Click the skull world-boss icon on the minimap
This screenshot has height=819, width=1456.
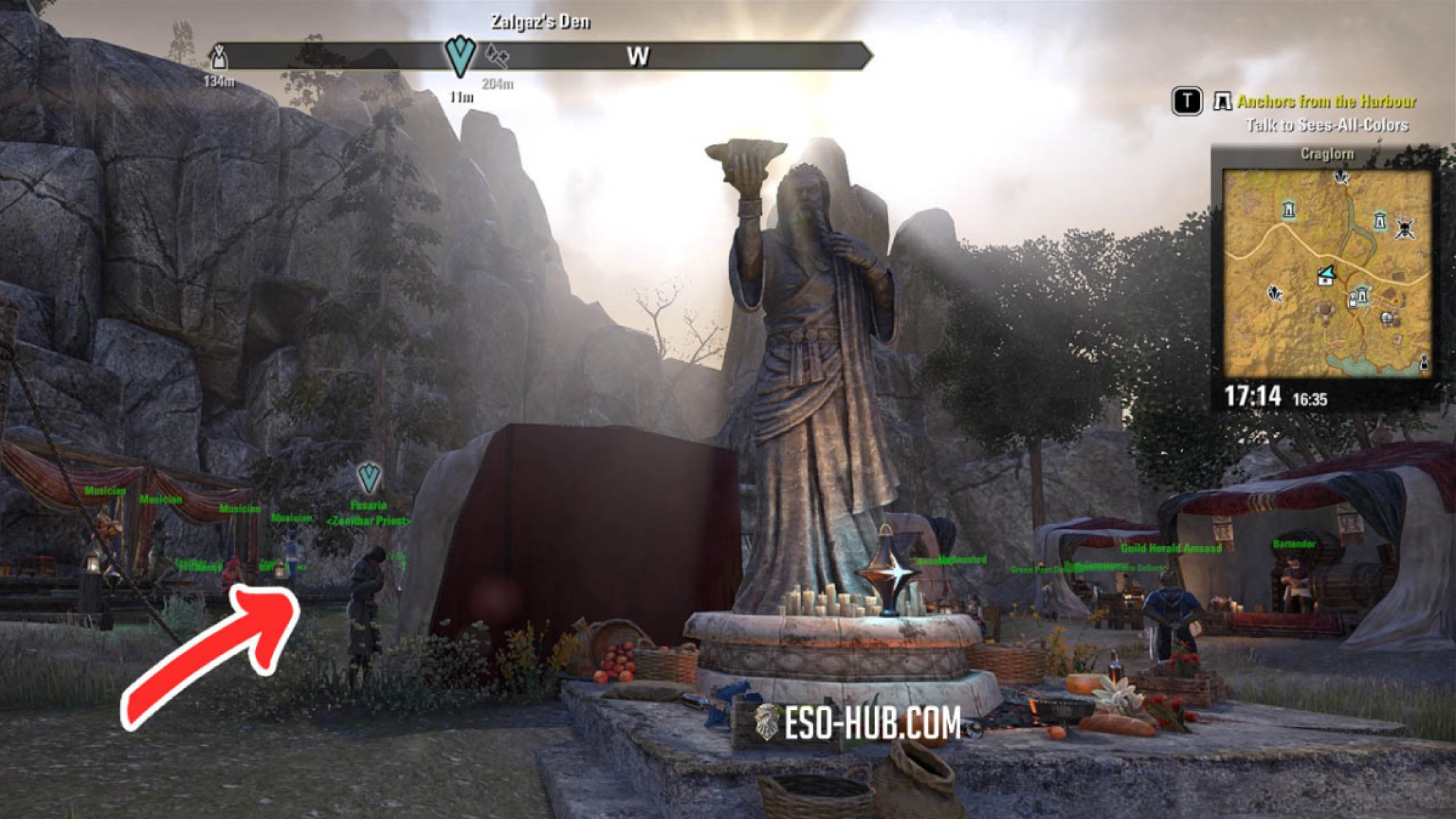coord(1403,229)
